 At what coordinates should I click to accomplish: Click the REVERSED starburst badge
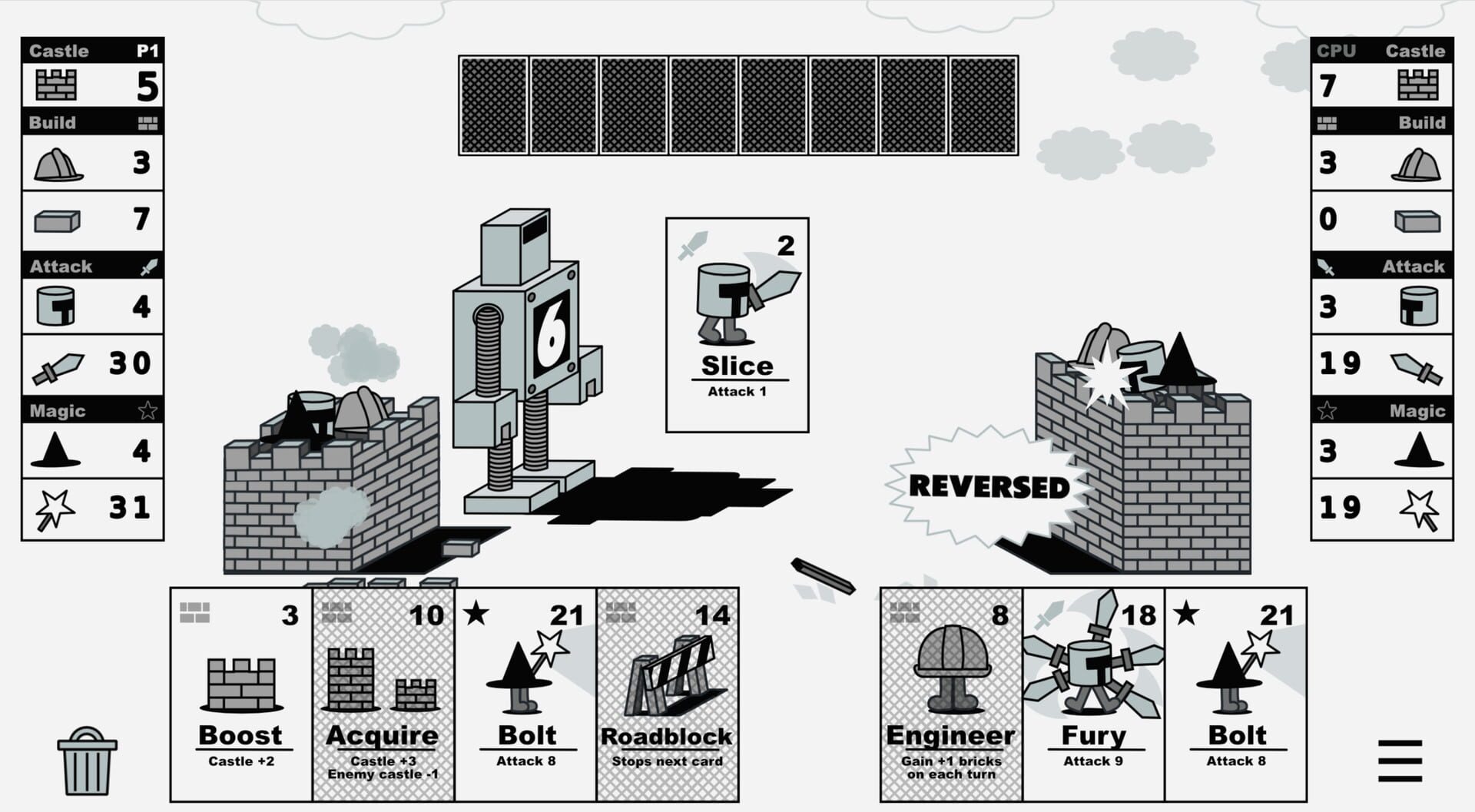987,486
